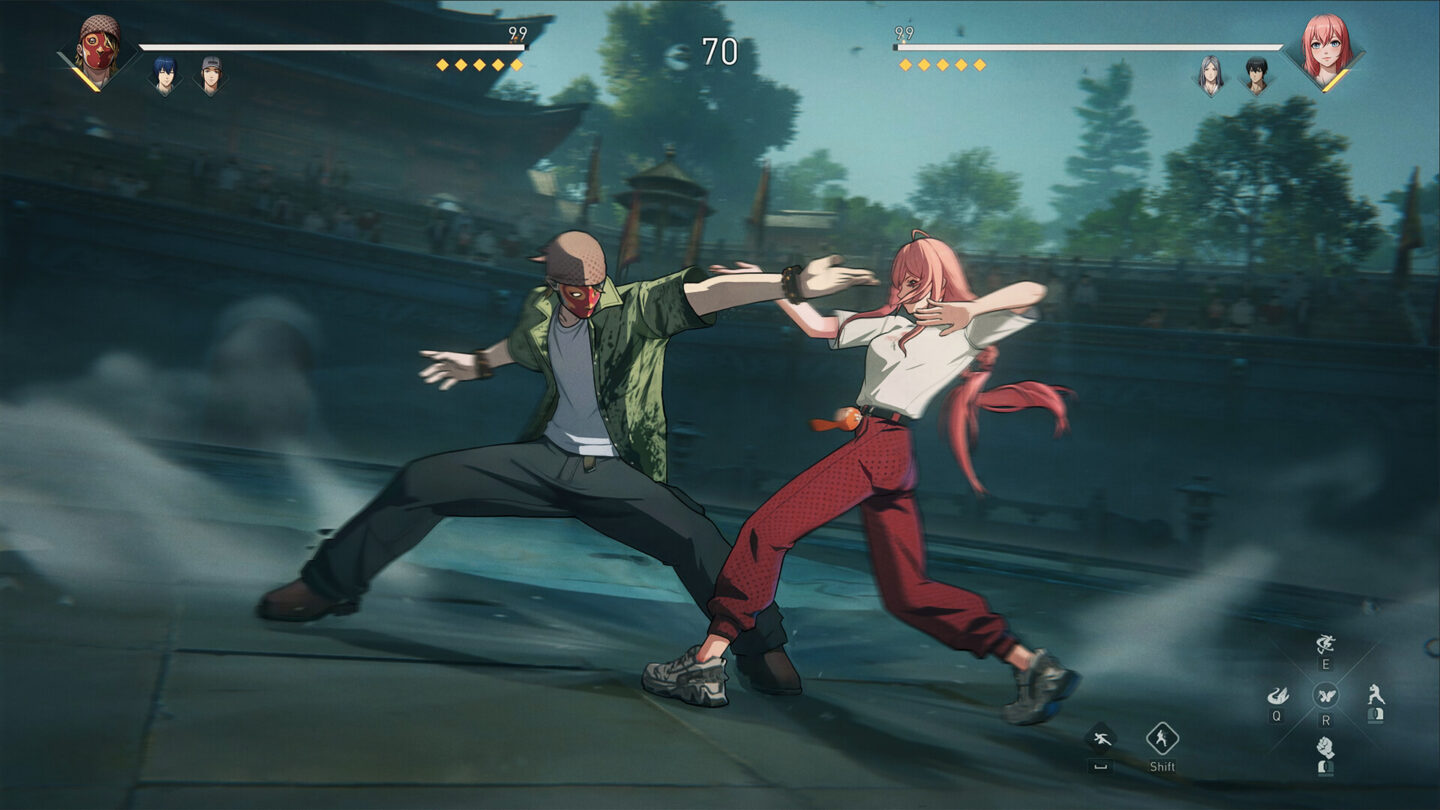Select the serpent skill above the E key
The height and width of the screenshot is (810, 1440).
click(x=1323, y=643)
